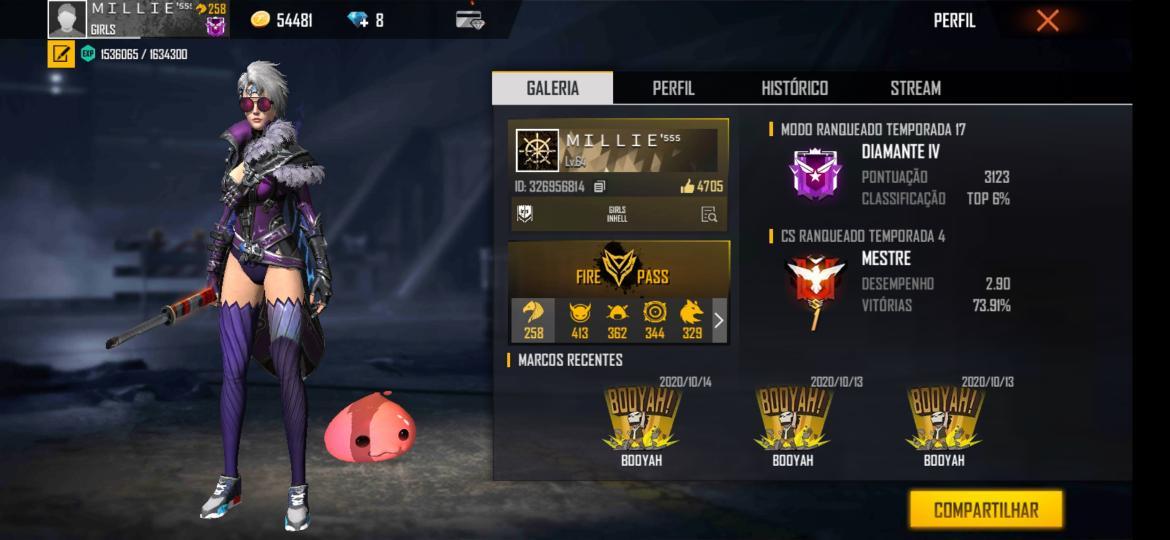The width and height of the screenshot is (1170, 540).
Task: Select the Galeria tab
Action: coord(552,88)
